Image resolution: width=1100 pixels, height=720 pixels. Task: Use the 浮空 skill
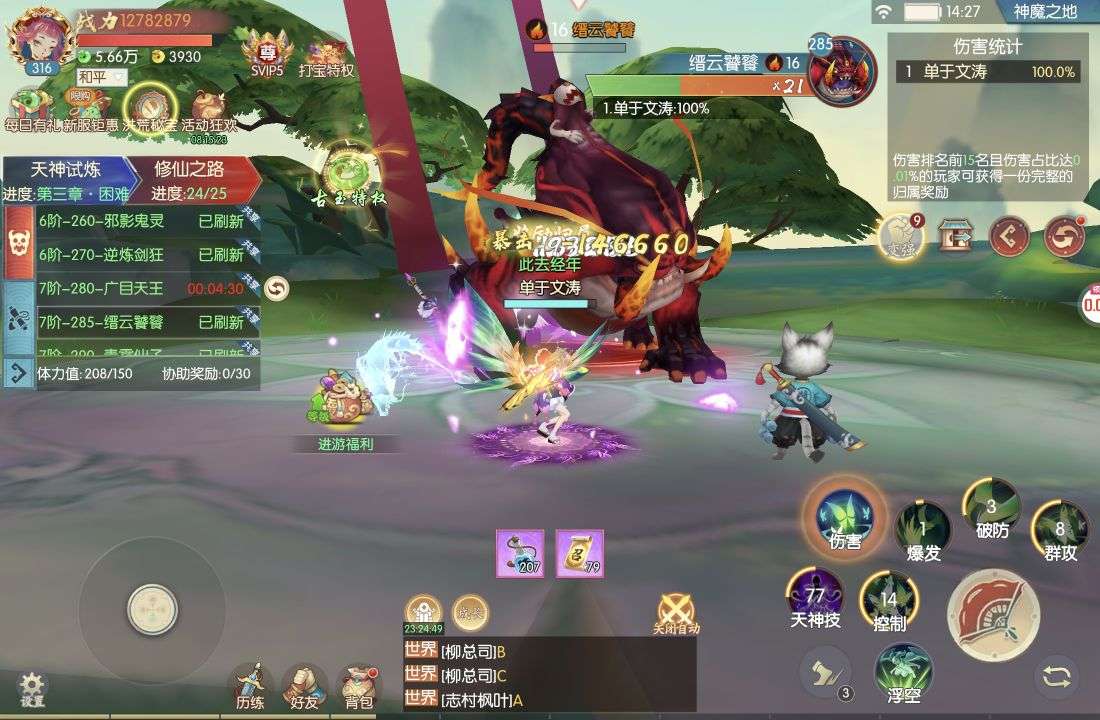(x=904, y=672)
